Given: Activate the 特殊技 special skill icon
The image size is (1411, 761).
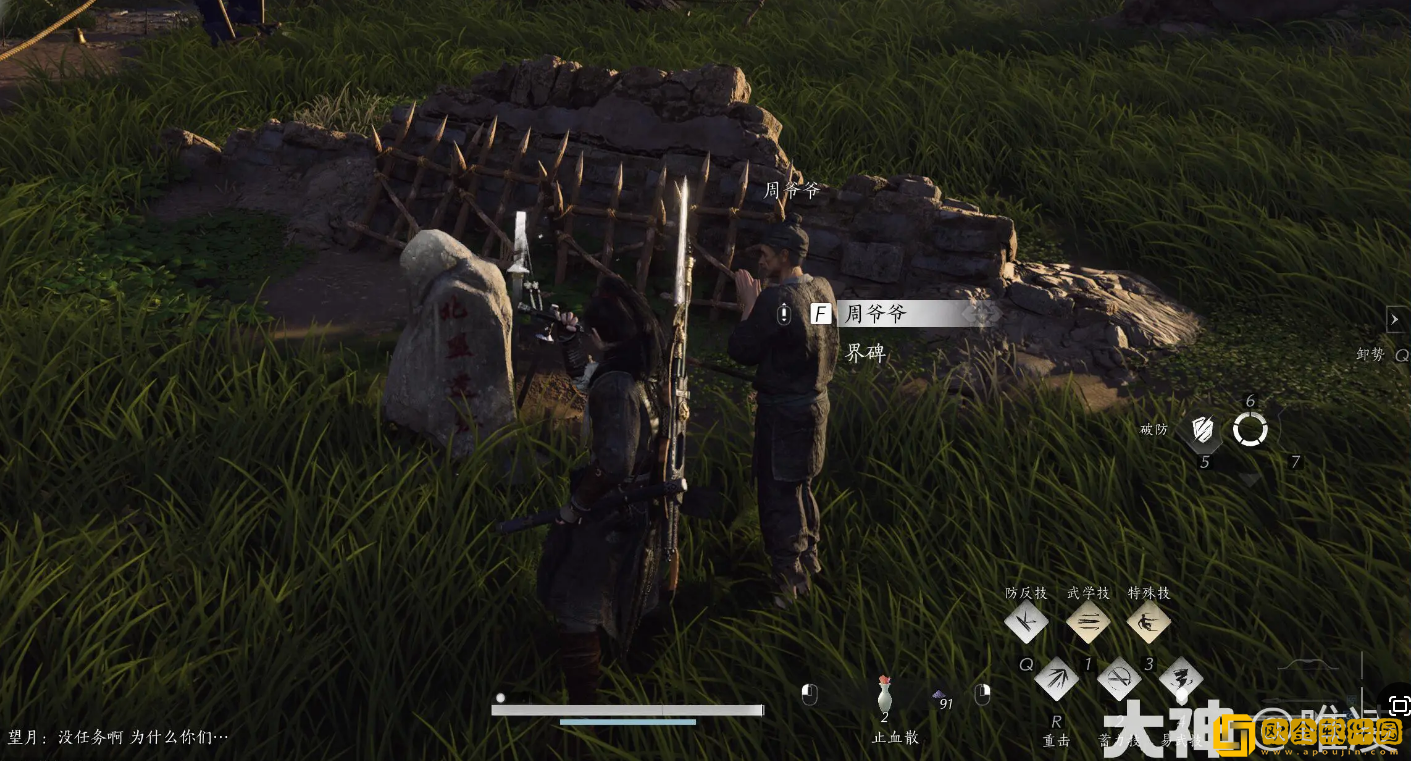Looking at the screenshot, I should [x=1148, y=622].
